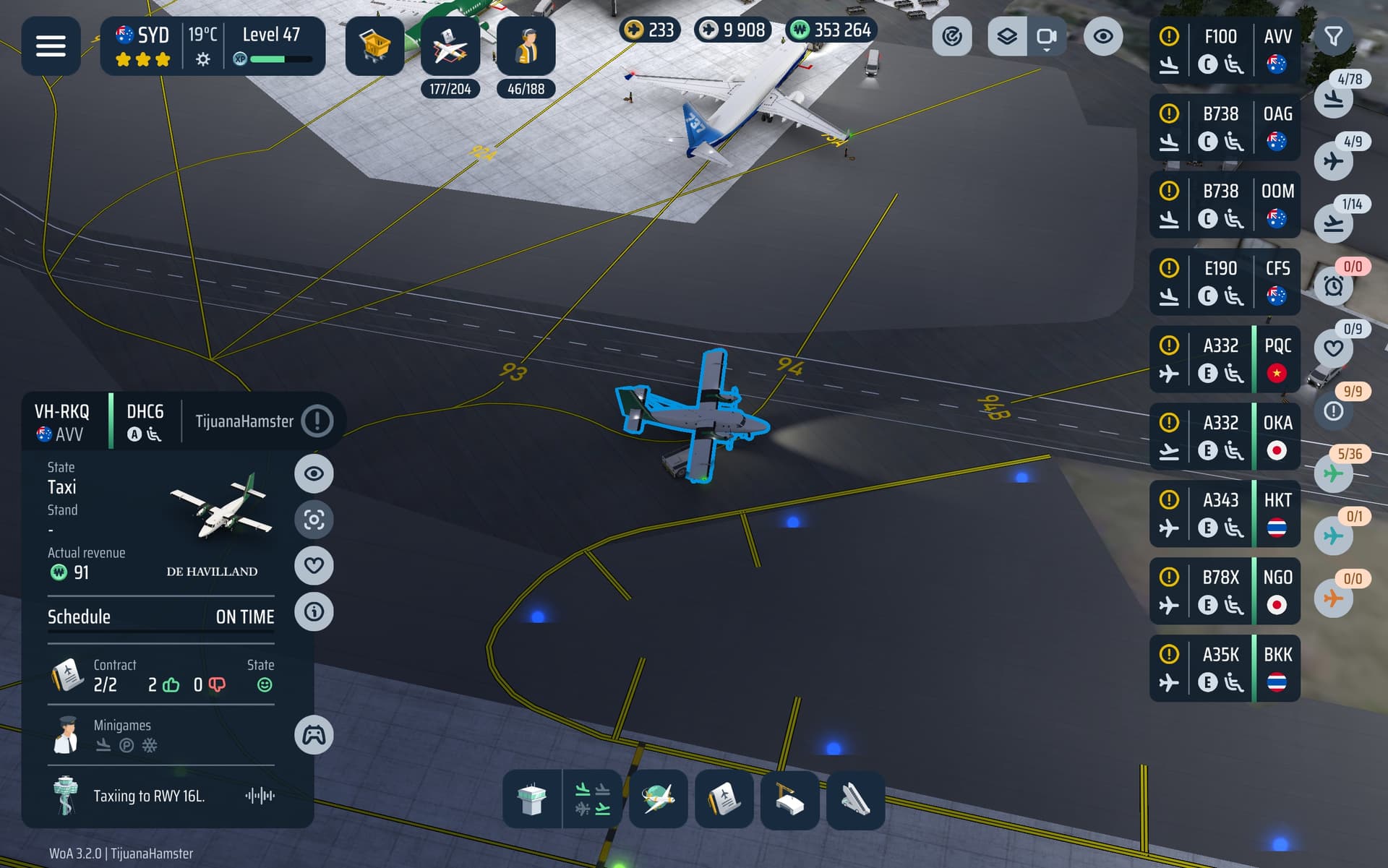Viewport: 1388px width, 868px height.
Task: Open the minigames gamepad button
Action: (314, 735)
